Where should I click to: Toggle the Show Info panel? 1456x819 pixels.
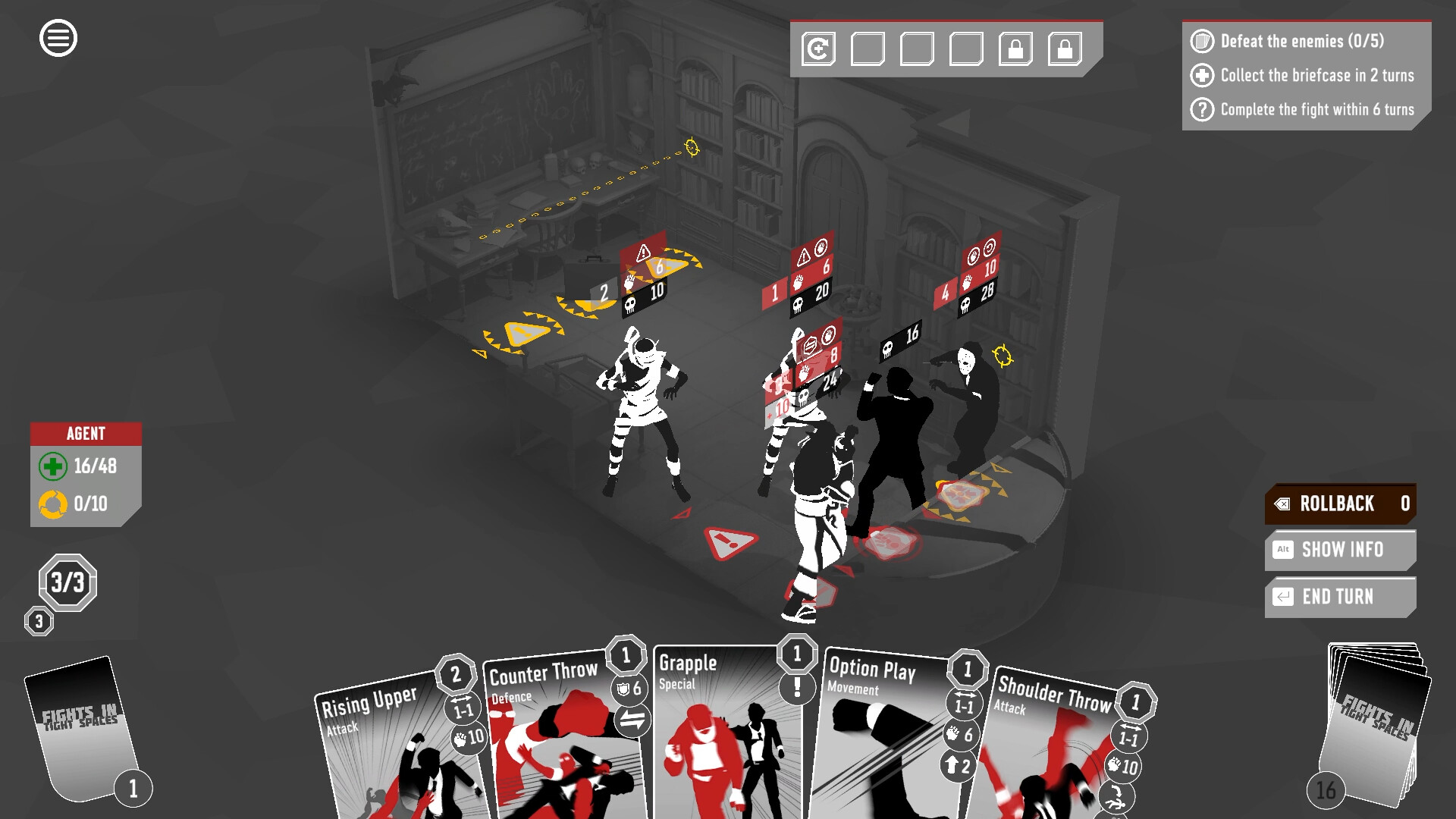click(x=1339, y=550)
